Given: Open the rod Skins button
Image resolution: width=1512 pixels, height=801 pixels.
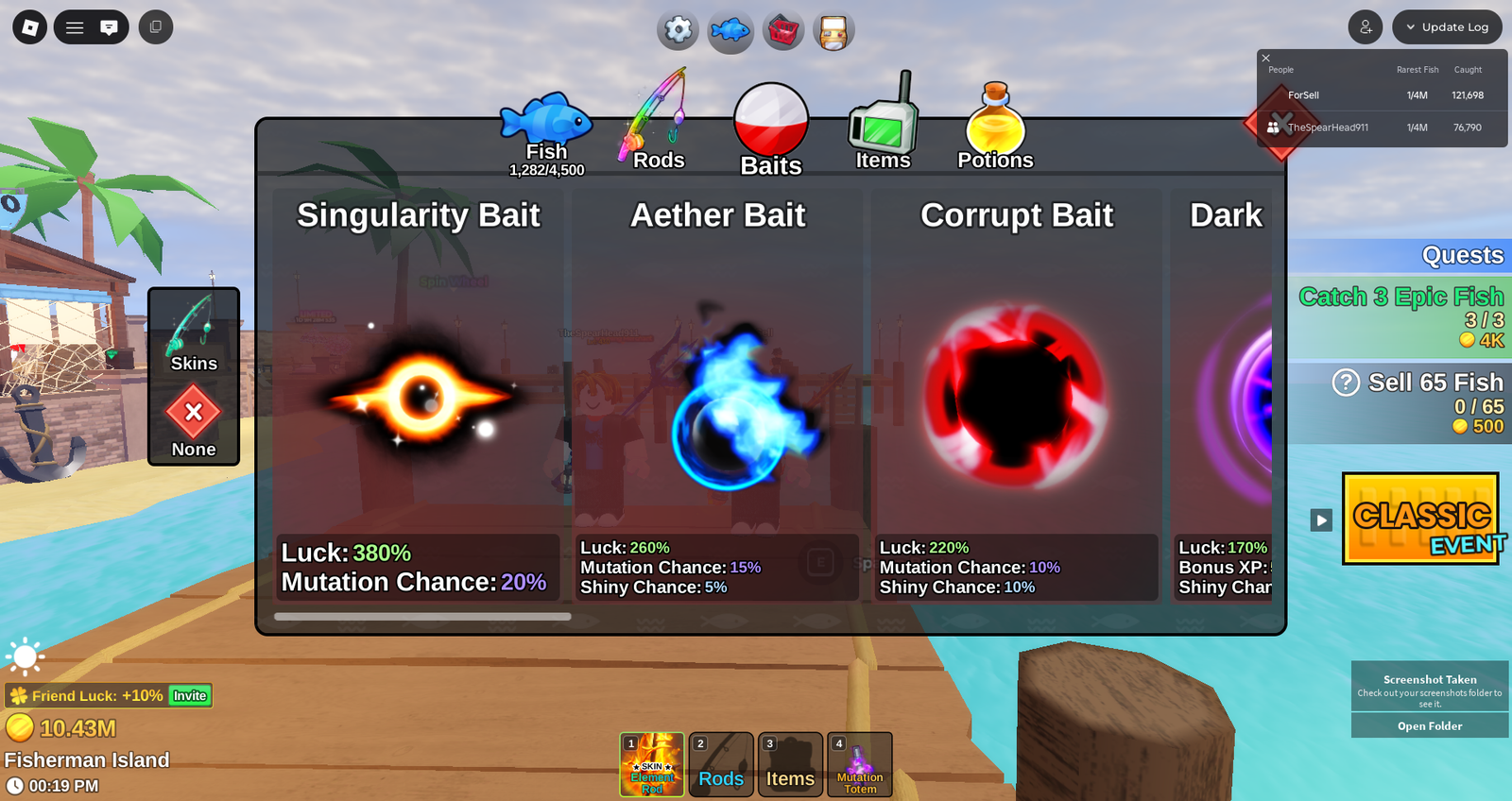Looking at the screenshot, I should (x=194, y=333).
